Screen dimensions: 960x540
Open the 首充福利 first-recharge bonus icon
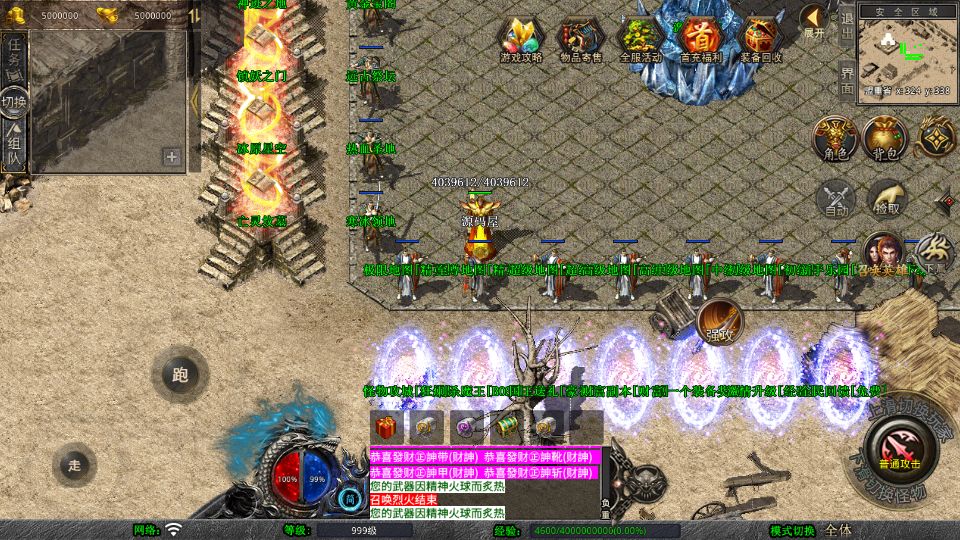point(700,40)
